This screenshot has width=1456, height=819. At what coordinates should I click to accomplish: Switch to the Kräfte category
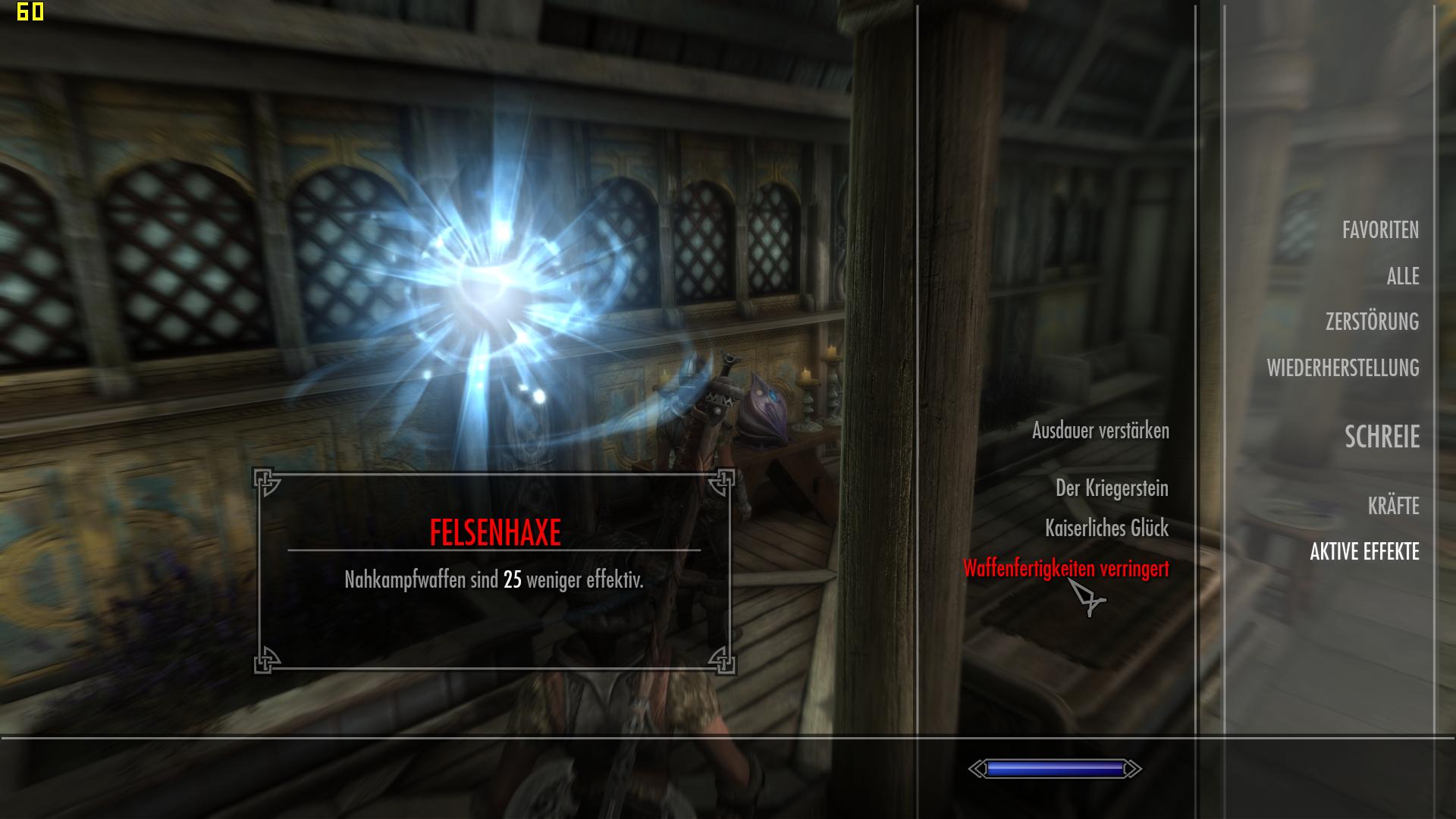[x=1393, y=507]
